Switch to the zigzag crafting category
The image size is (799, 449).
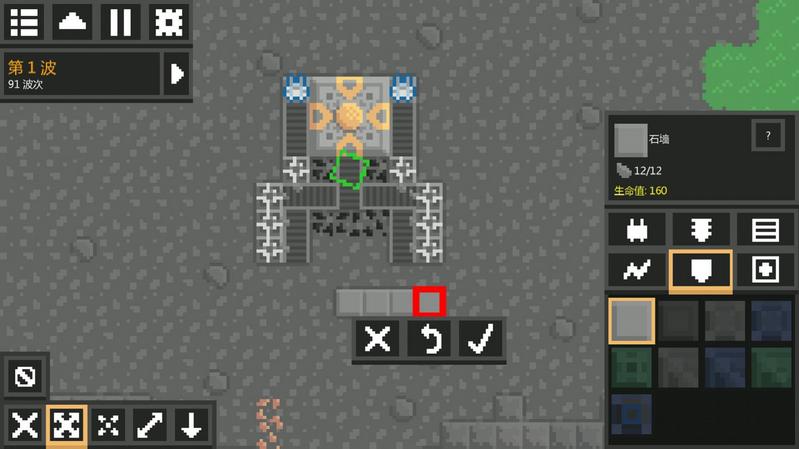click(637, 270)
